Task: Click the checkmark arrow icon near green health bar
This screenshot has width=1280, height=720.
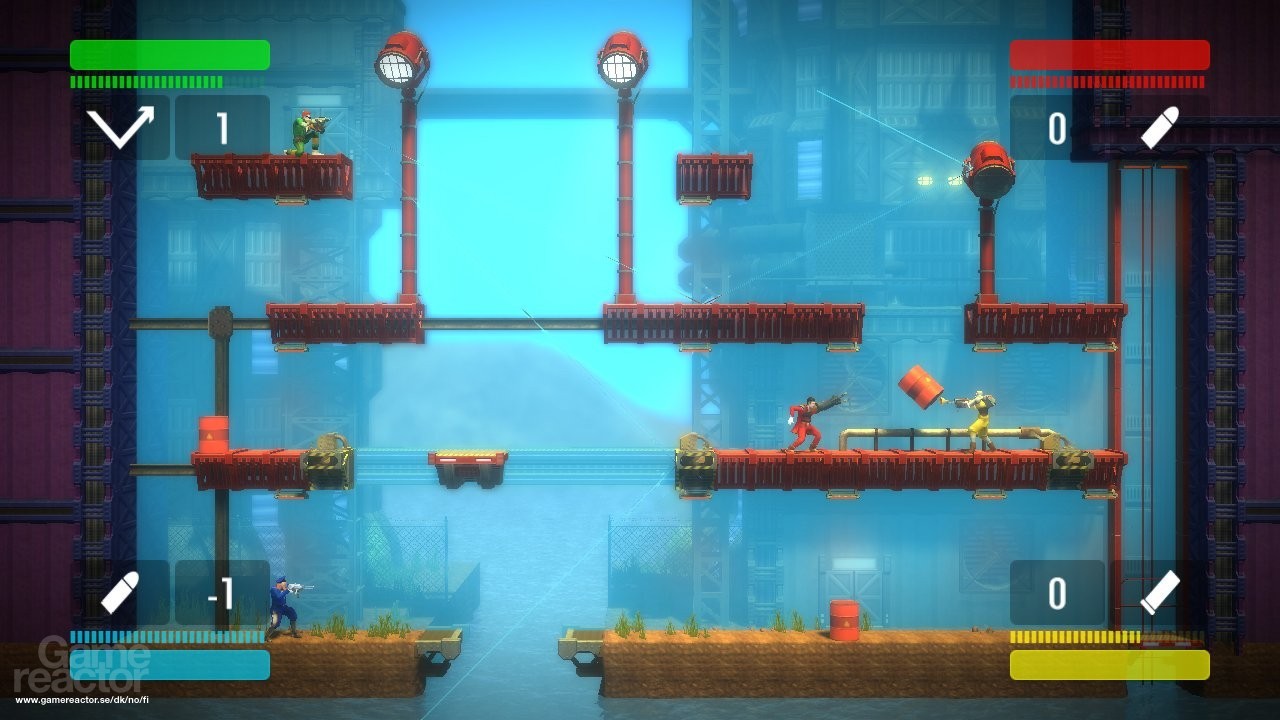Action: pyautogui.click(x=120, y=129)
